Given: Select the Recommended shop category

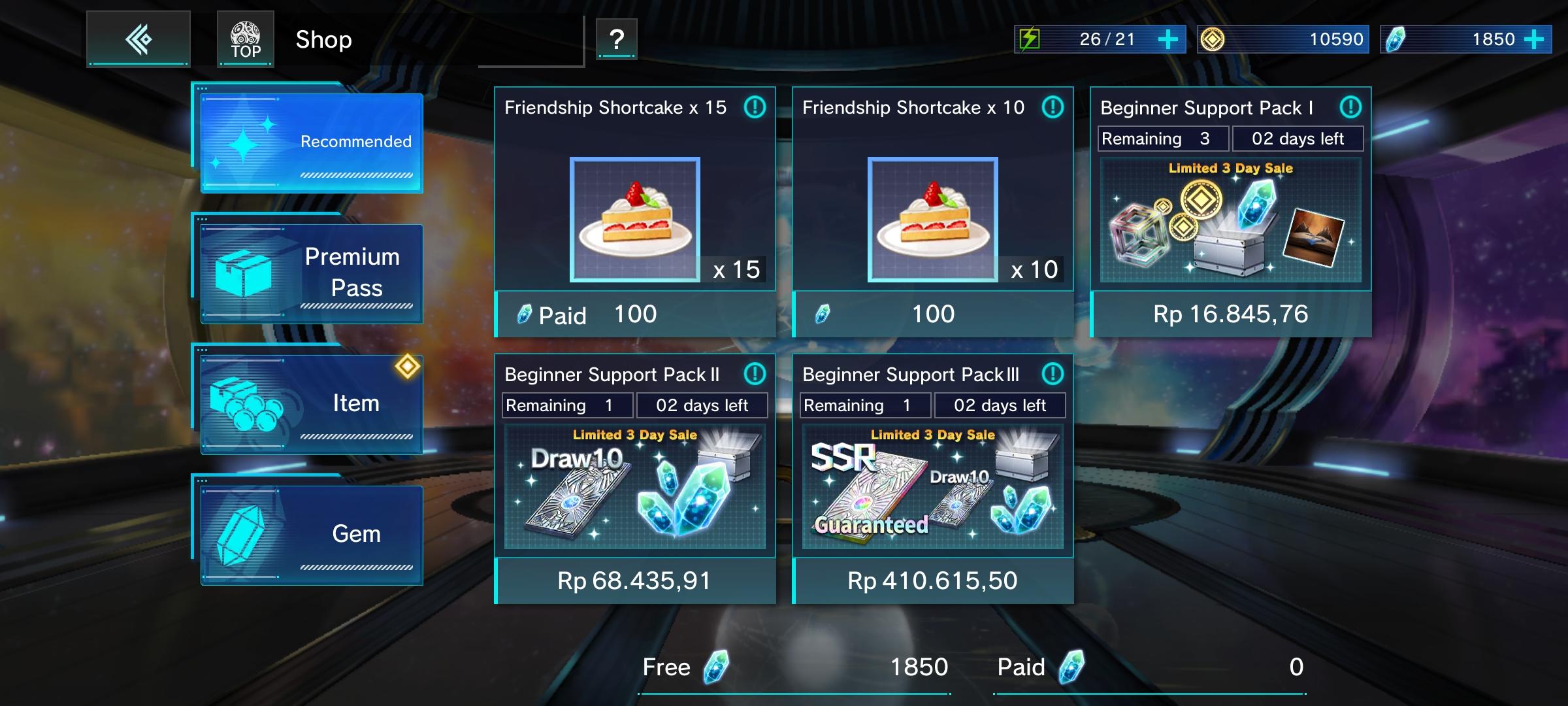Looking at the screenshot, I should point(312,143).
